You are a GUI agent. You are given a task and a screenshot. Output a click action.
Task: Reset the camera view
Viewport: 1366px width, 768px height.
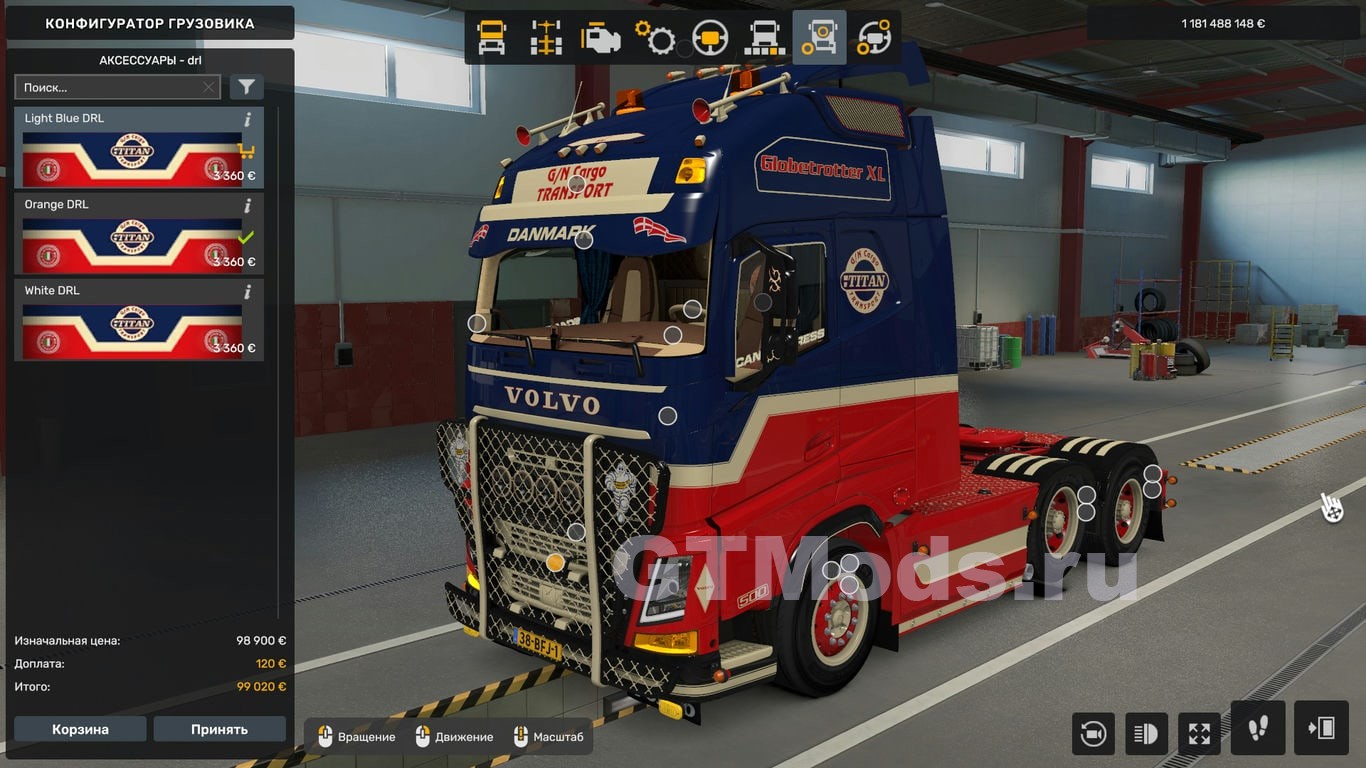pos(1093,734)
